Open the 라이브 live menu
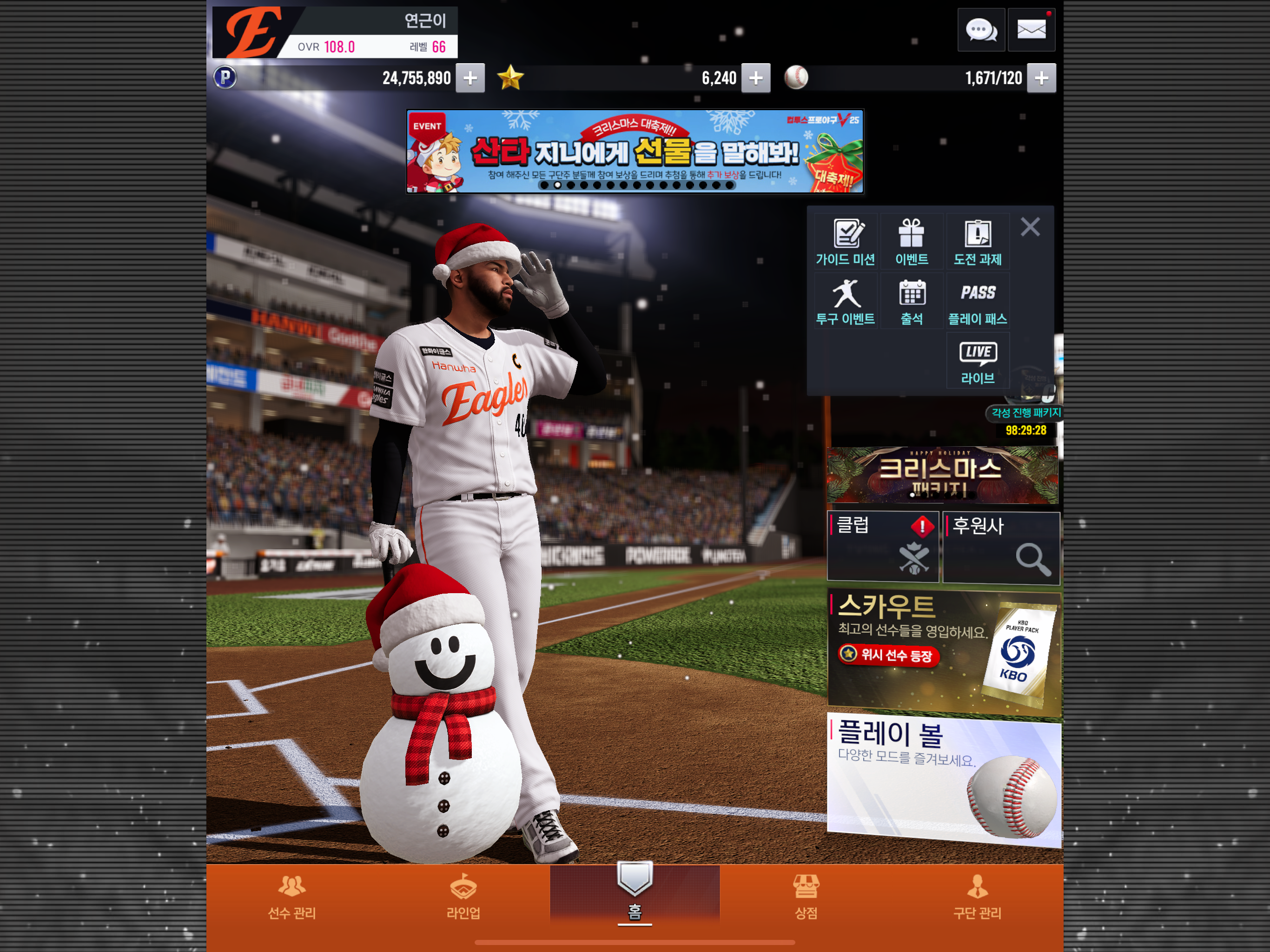Image resolution: width=1270 pixels, height=952 pixels. (977, 361)
